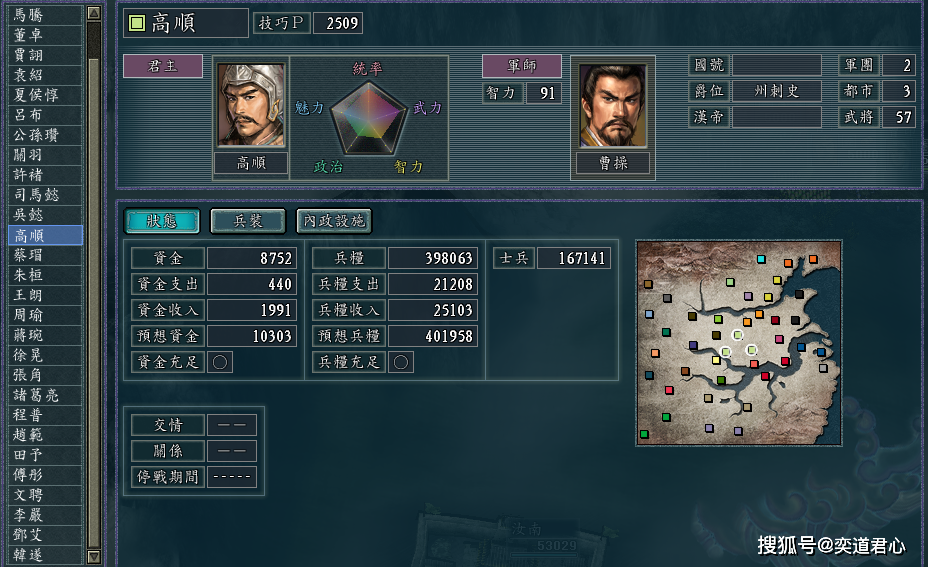The image size is (928, 567).
Task: Choose 關羽 in the ruler list
Action: click(41, 155)
